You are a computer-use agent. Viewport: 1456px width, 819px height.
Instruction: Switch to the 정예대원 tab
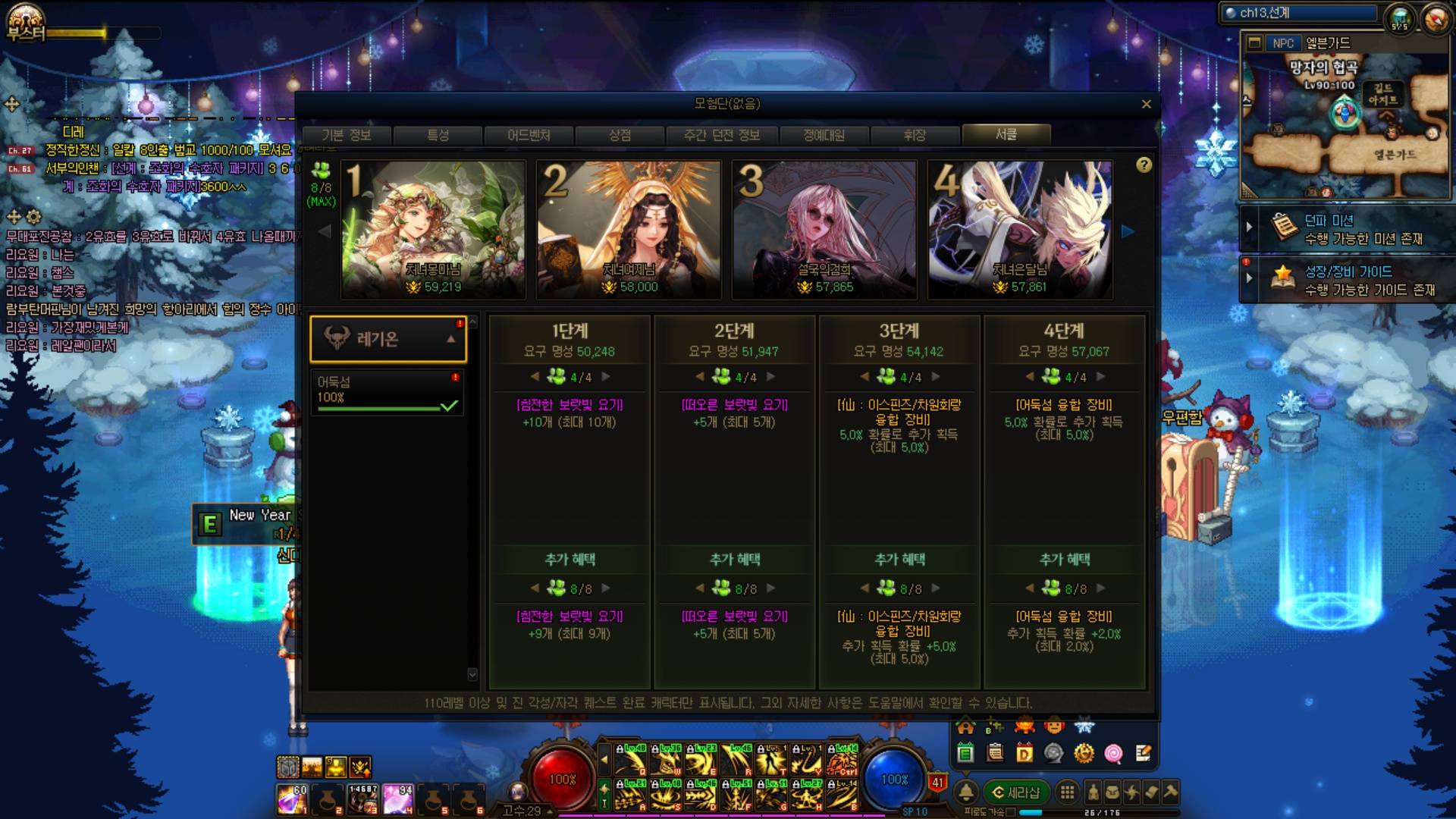[x=824, y=135]
